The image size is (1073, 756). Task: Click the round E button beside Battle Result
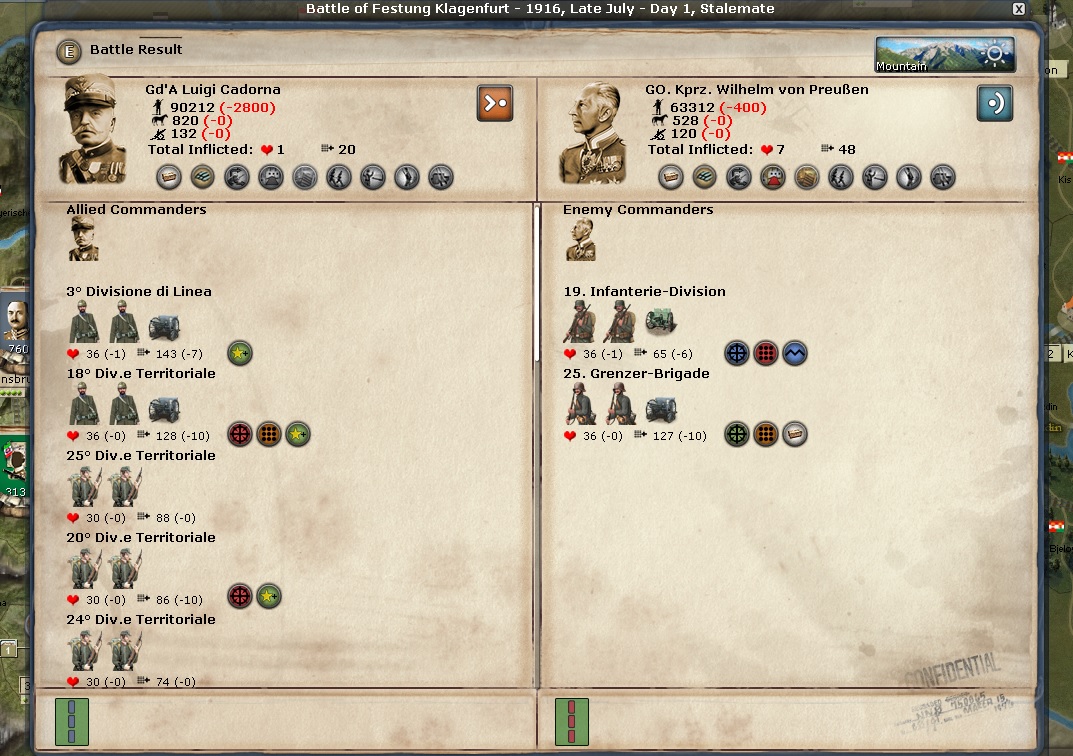coord(68,50)
